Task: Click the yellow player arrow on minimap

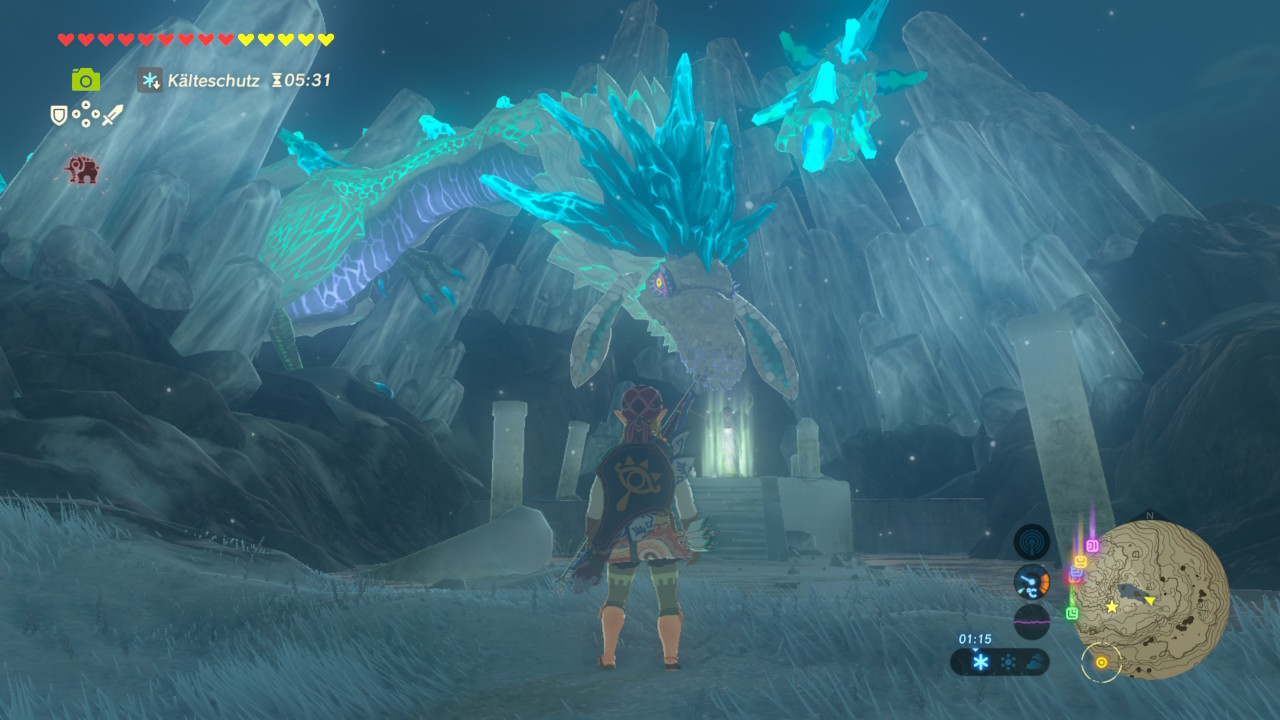Action: tap(1150, 600)
